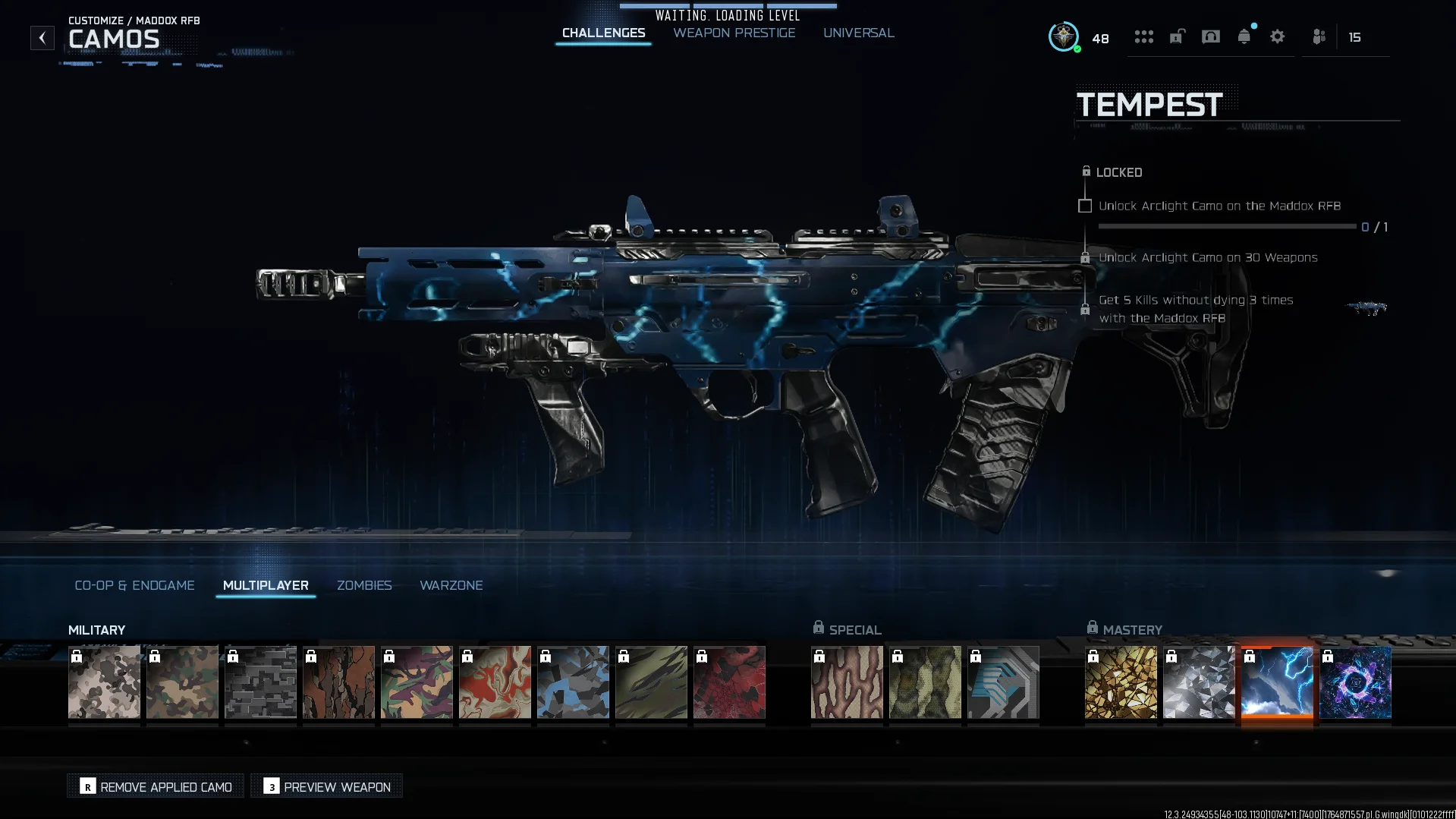Click the lock icon beside LOCKED status
The height and width of the screenshot is (819, 1456).
[x=1086, y=172]
